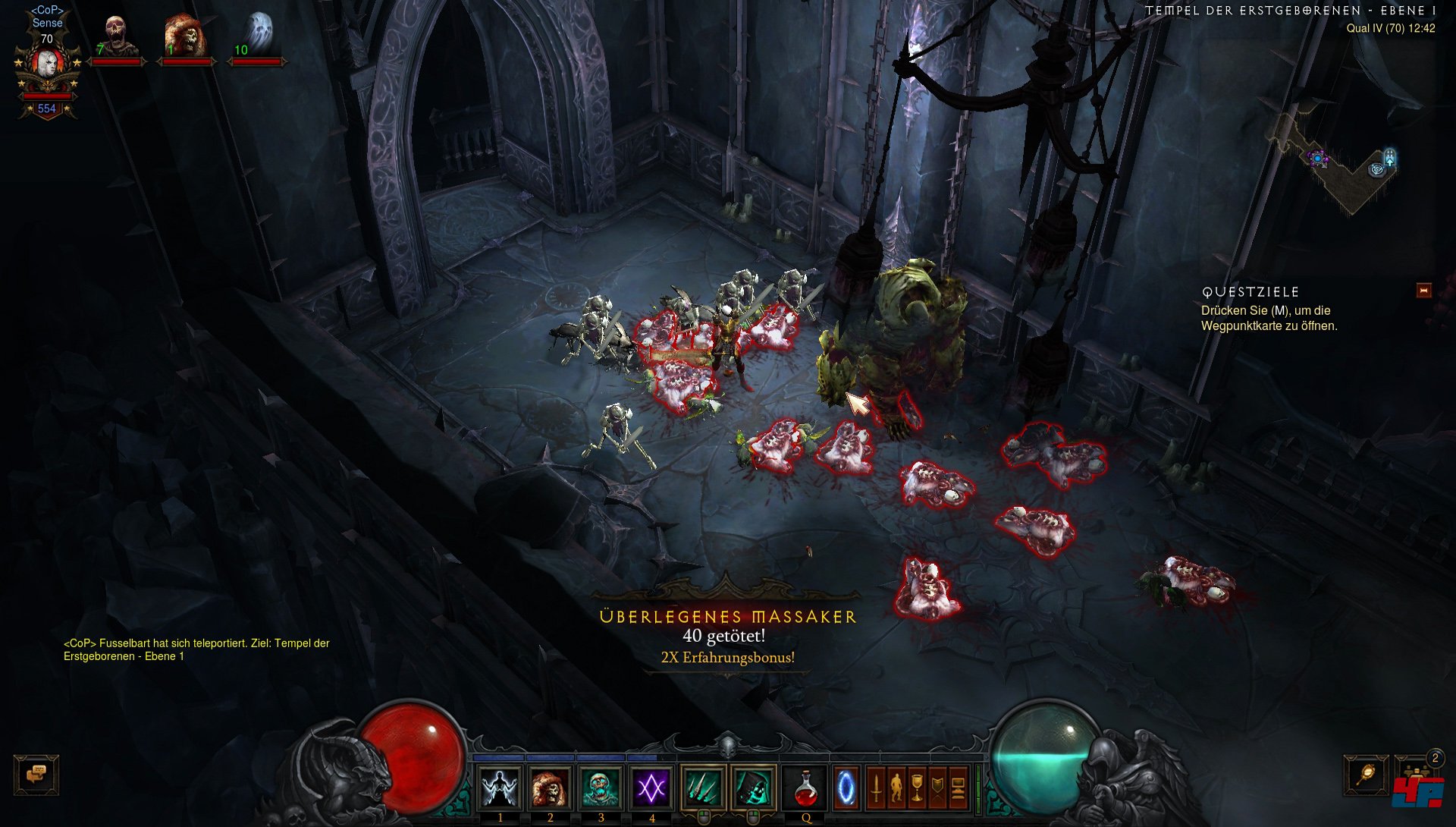Open the game menu computer button
This screenshot has width=1456, height=827.
[x=958, y=788]
